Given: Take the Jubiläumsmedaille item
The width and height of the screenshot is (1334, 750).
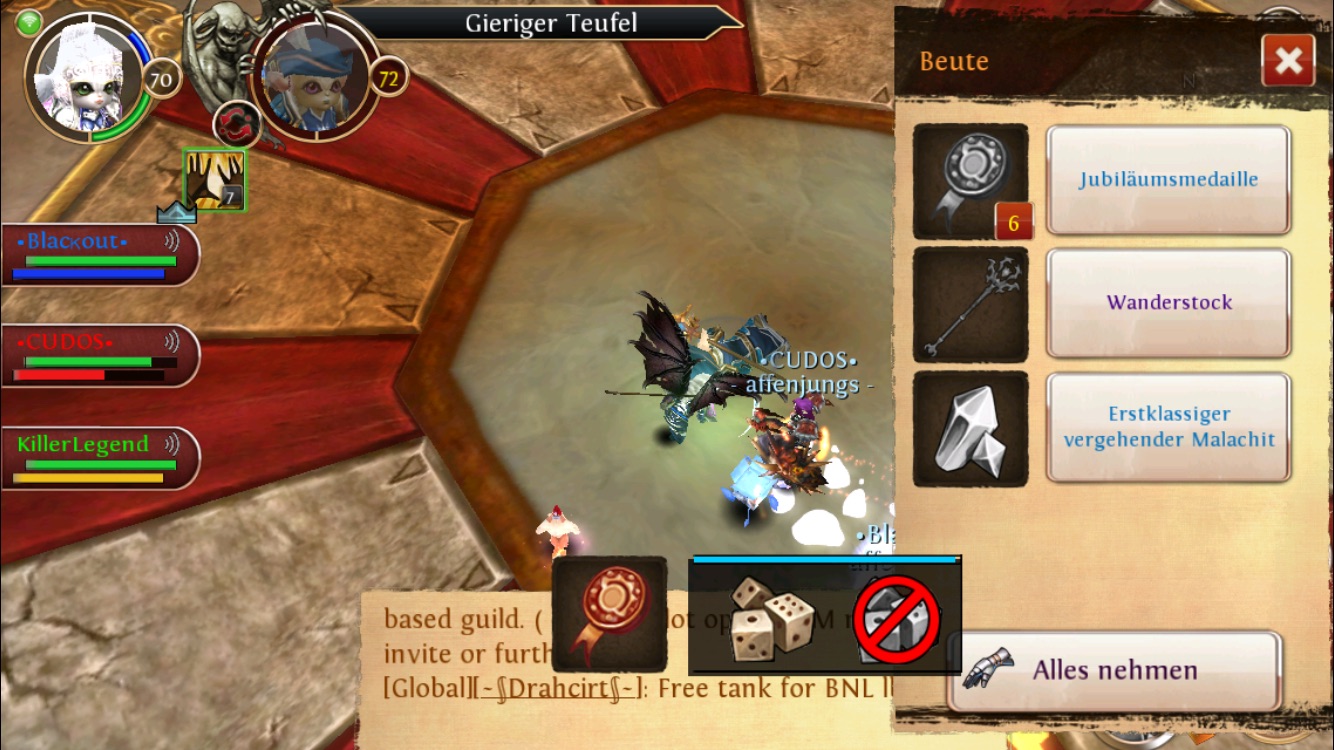Looking at the screenshot, I should click(x=1168, y=180).
